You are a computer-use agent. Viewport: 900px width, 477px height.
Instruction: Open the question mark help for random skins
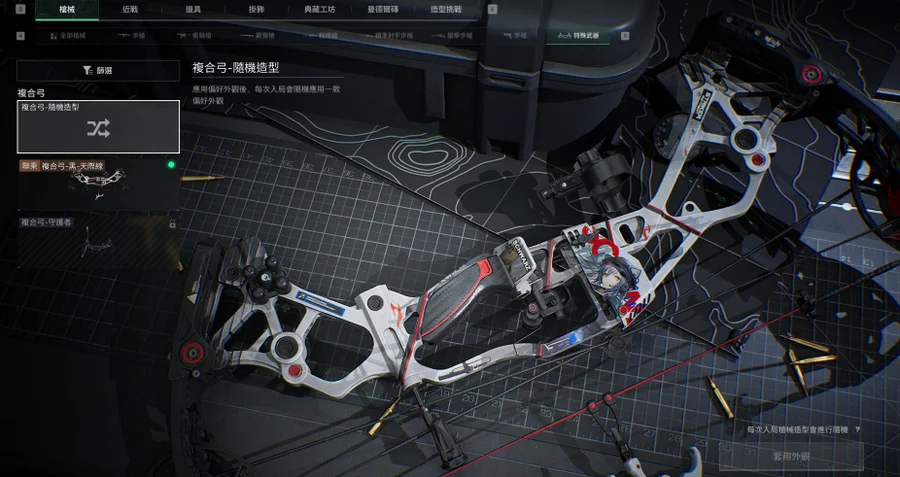(857, 429)
